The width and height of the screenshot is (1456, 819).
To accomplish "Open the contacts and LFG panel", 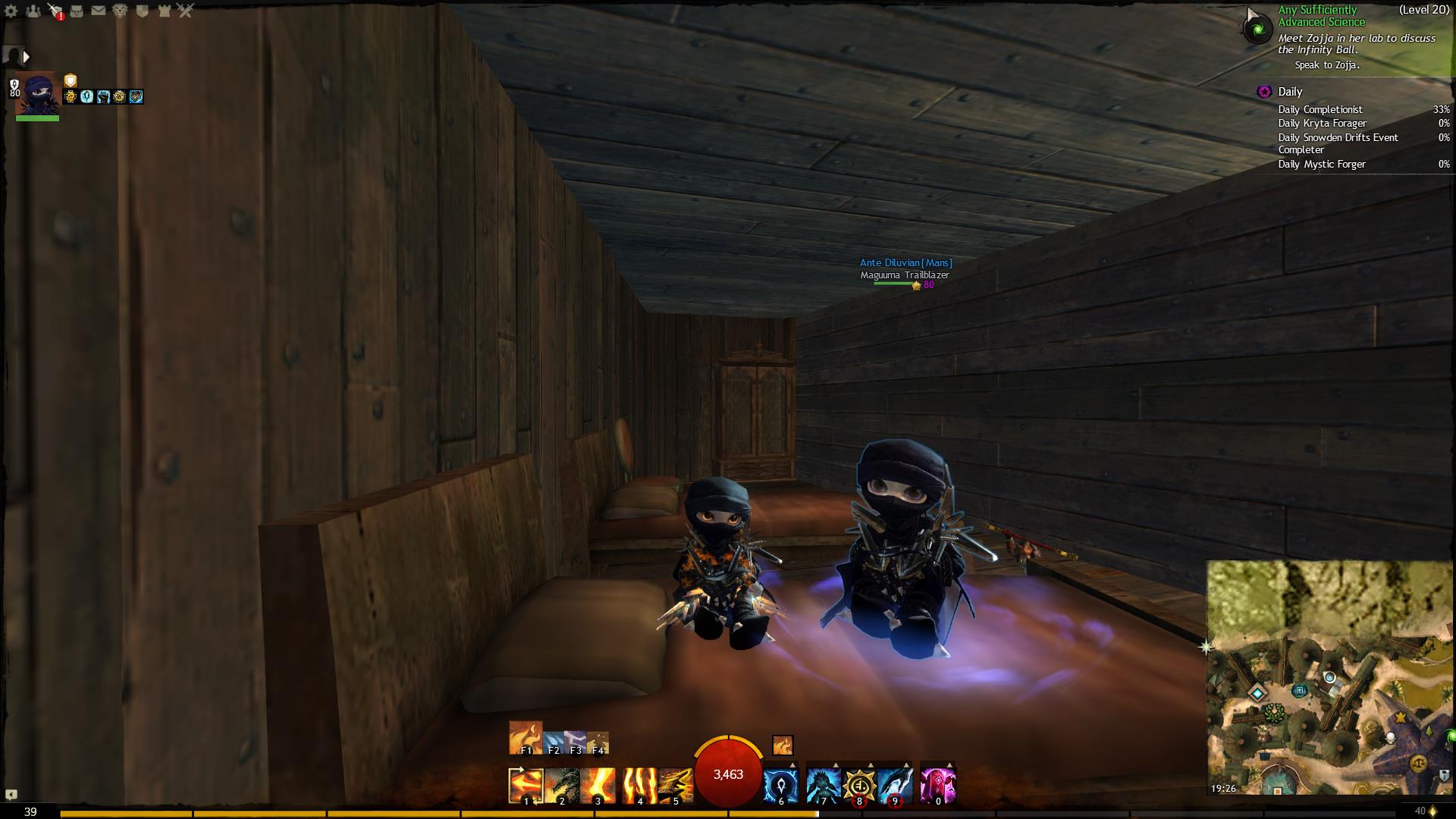I will [33, 11].
